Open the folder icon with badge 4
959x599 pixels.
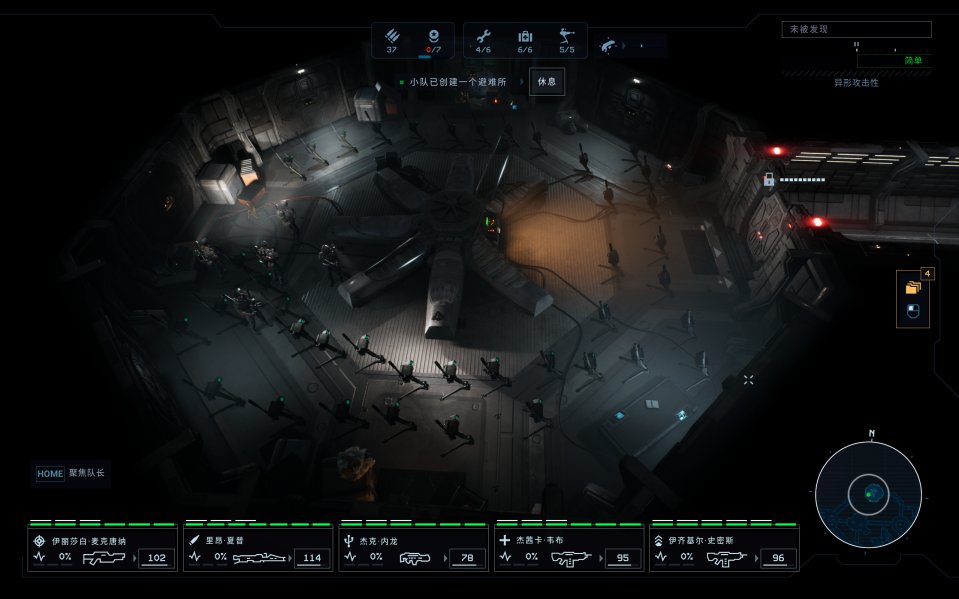coord(912,287)
